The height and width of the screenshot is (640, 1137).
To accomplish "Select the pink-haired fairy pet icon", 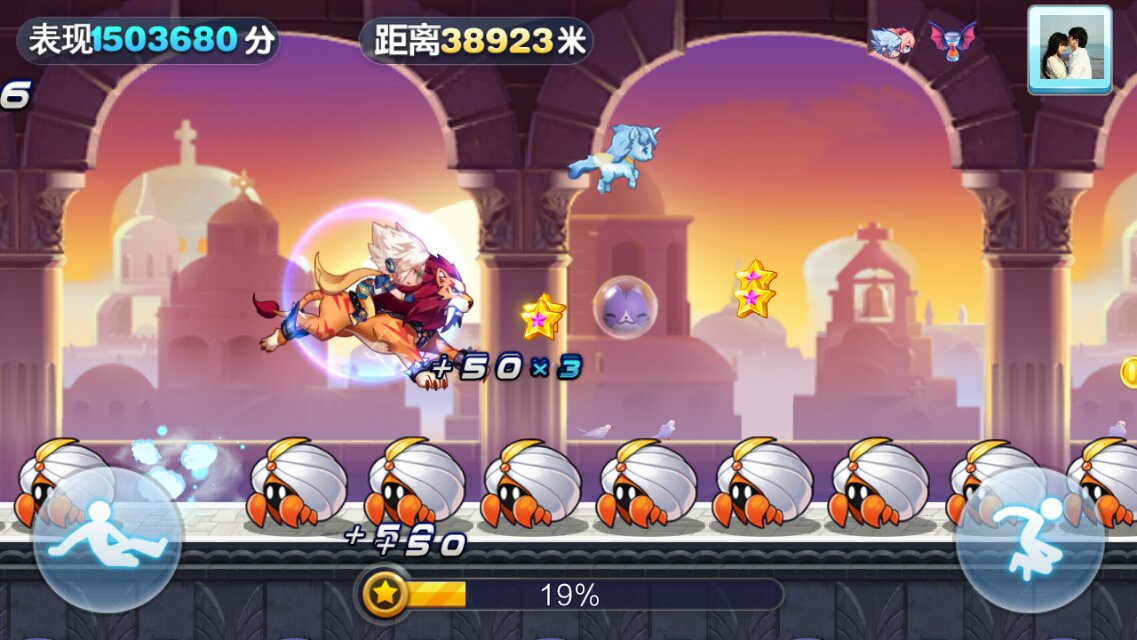I will [x=891, y=42].
